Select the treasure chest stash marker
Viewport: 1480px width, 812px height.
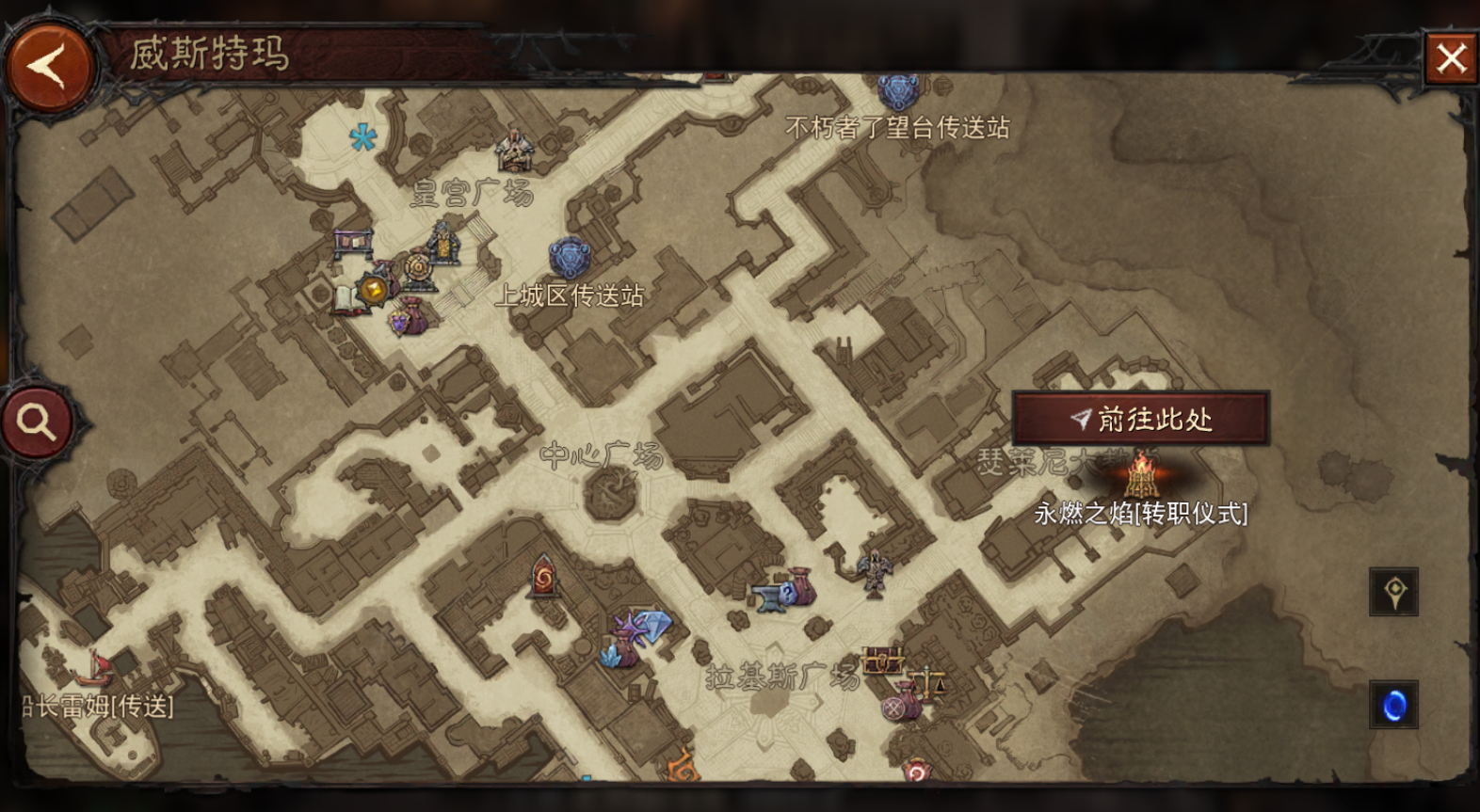pyautogui.click(x=881, y=661)
